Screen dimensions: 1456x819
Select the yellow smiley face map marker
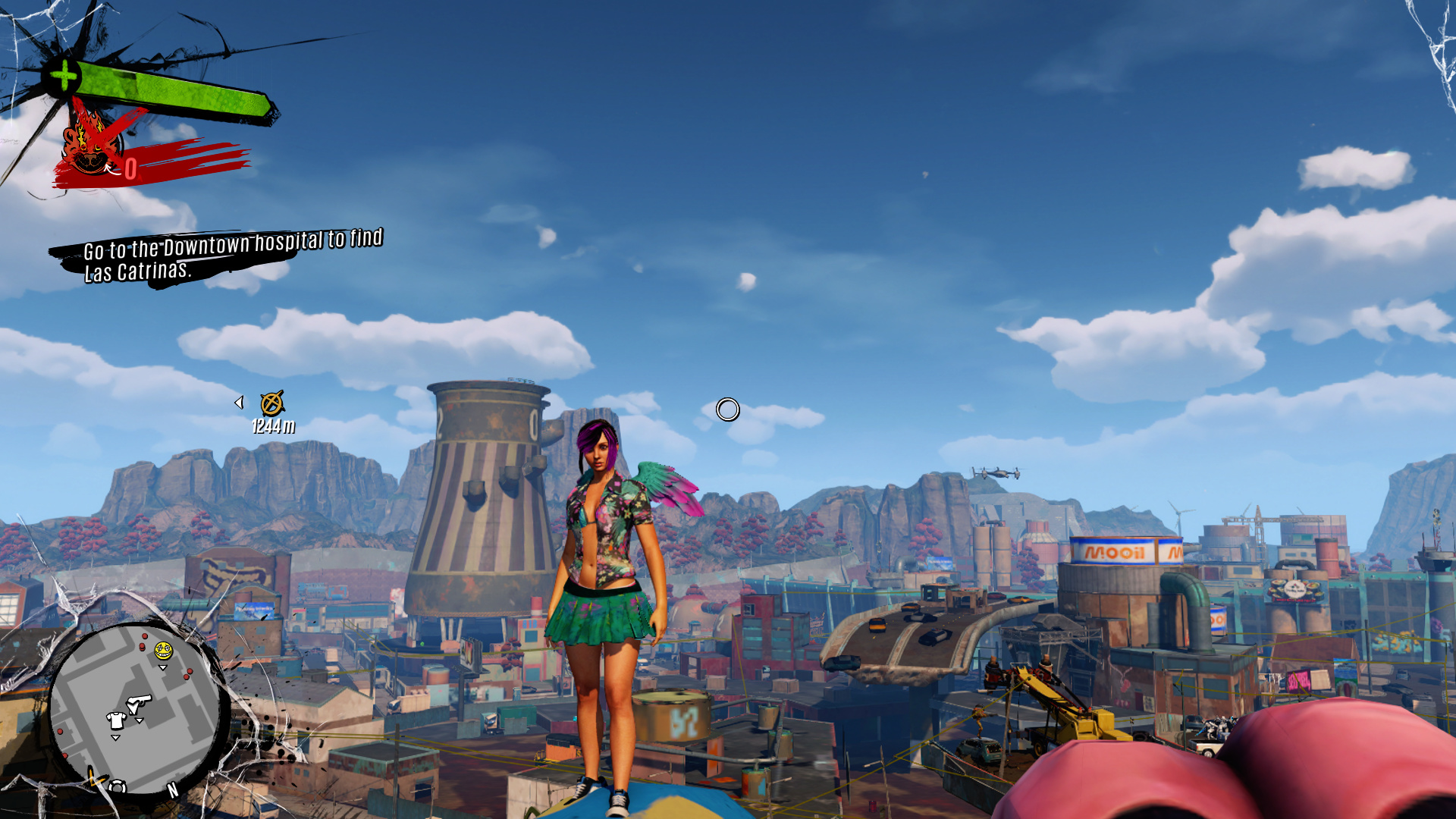click(163, 651)
